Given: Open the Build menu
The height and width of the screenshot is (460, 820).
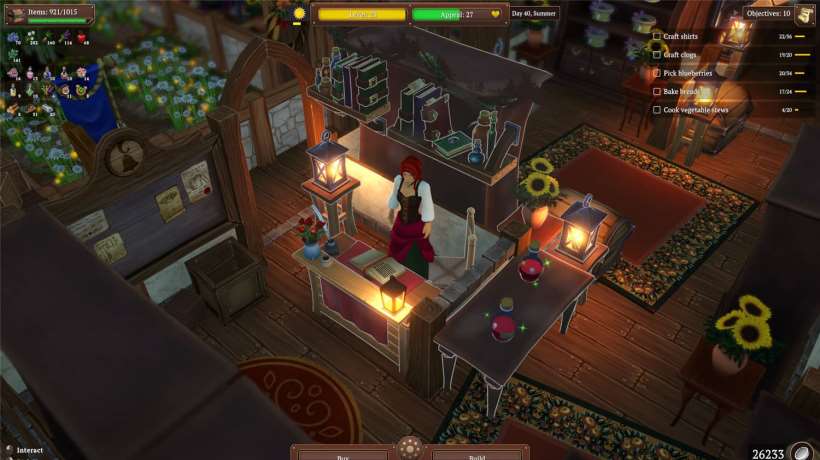Looking at the screenshot, I should [477, 455].
